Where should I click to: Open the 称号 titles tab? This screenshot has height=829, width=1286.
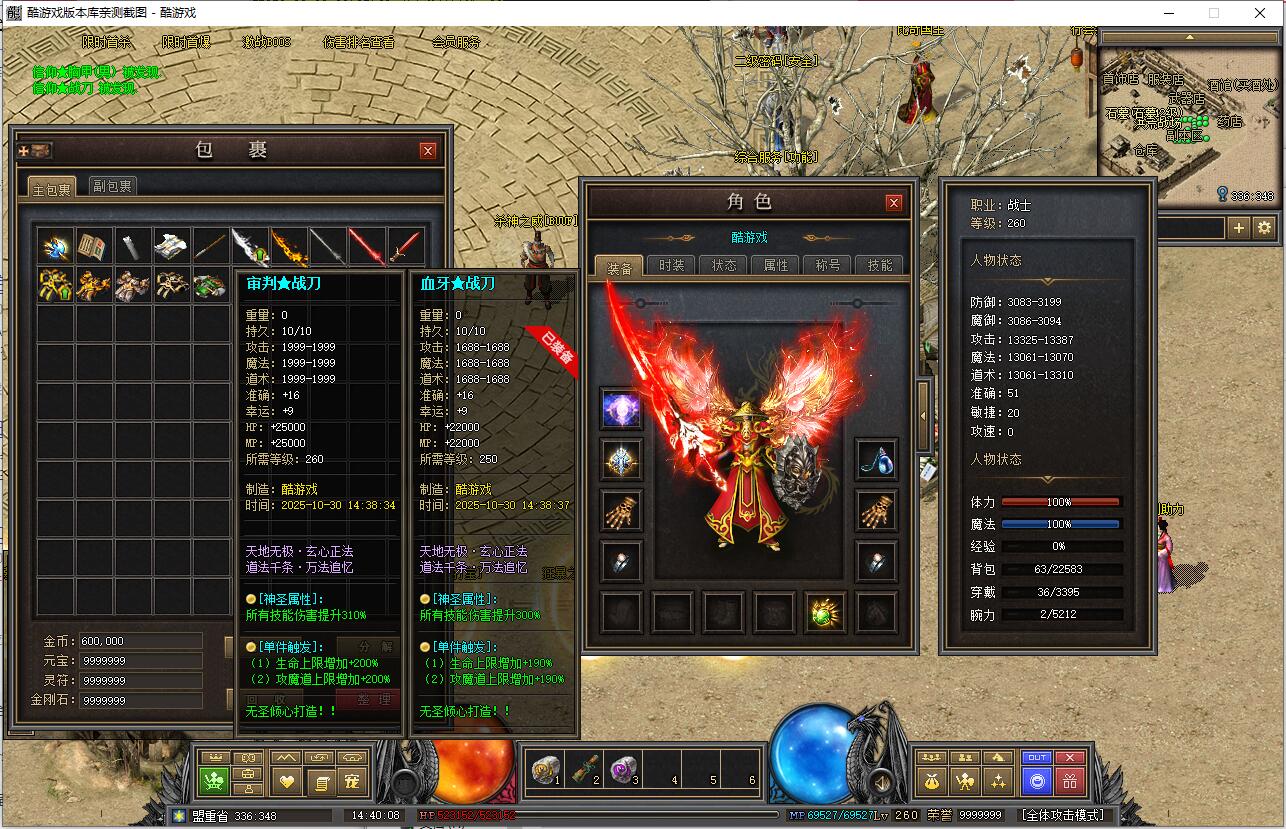tap(828, 266)
